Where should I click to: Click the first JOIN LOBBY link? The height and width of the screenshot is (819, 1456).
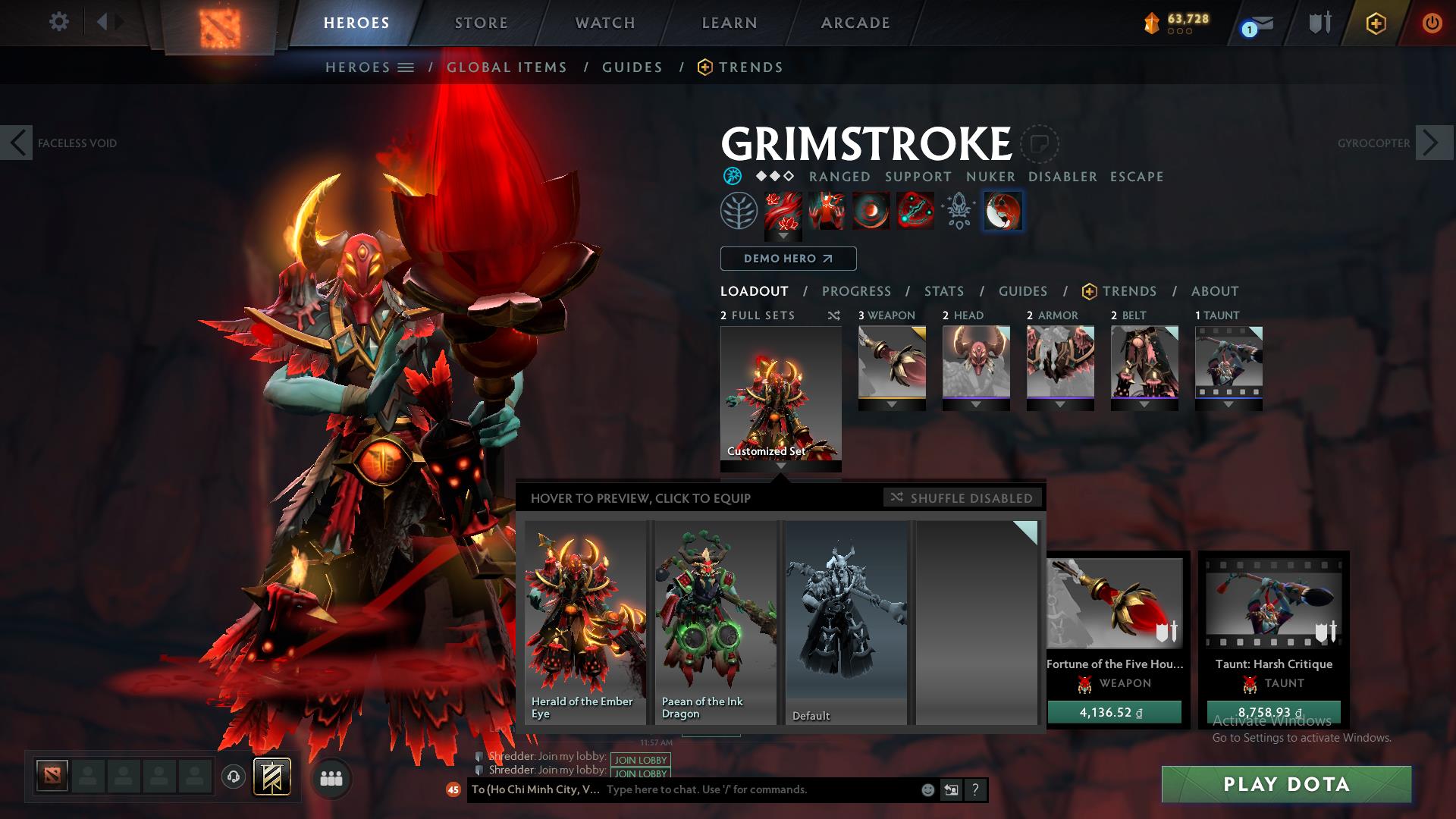coord(639,760)
